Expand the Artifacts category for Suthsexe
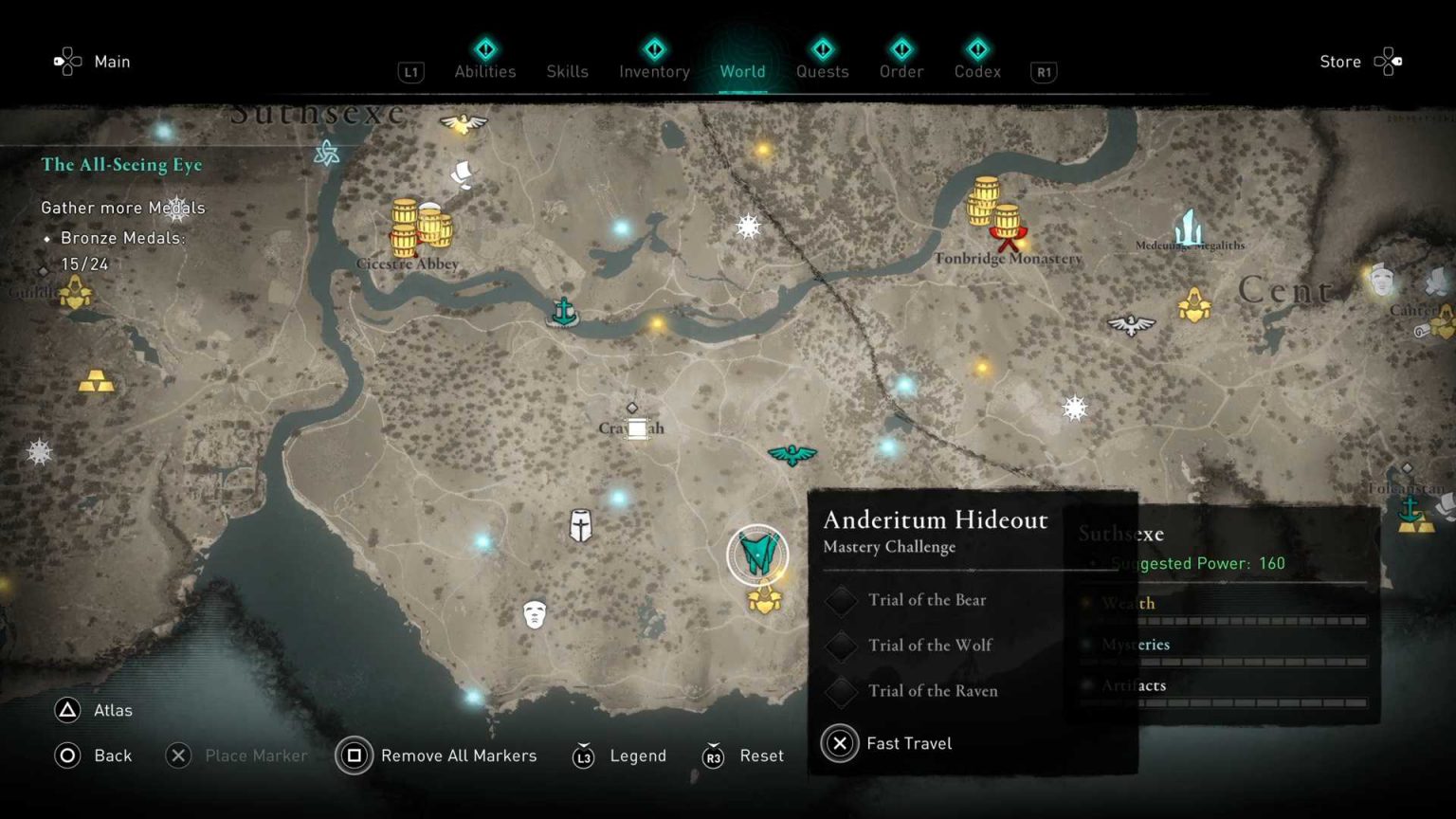The width and height of the screenshot is (1456, 819). pyautogui.click(x=1136, y=684)
